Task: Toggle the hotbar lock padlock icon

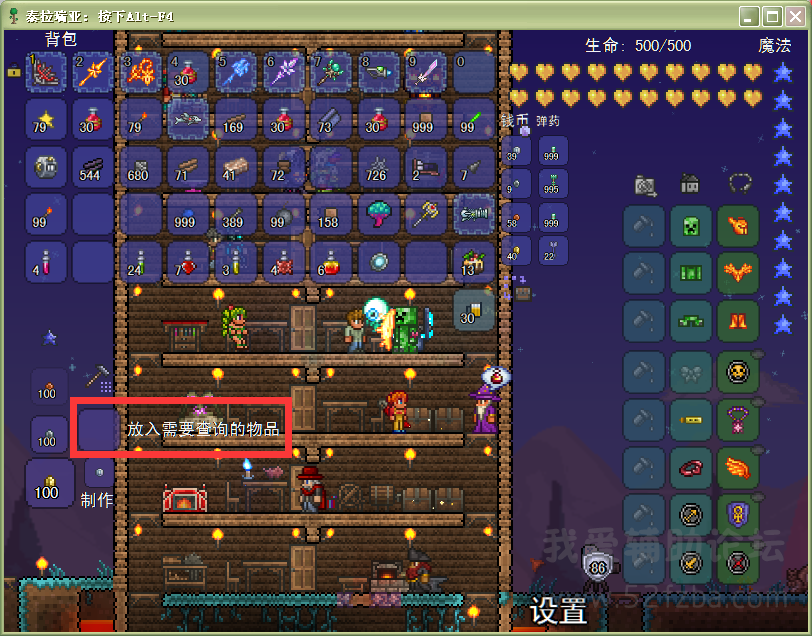Action: [14, 71]
